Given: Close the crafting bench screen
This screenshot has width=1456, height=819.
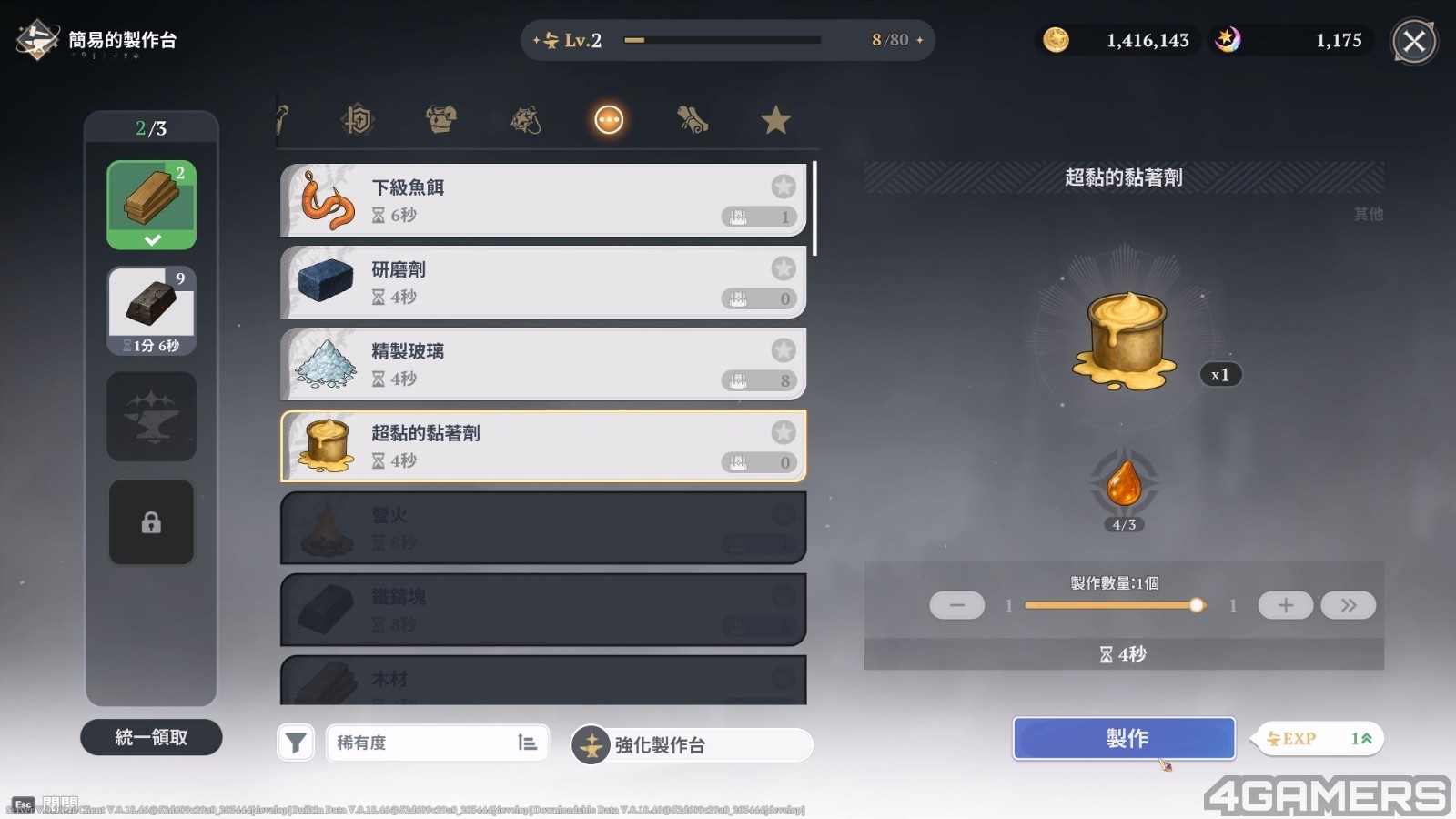Looking at the screenshot, I should point(1414,41).
